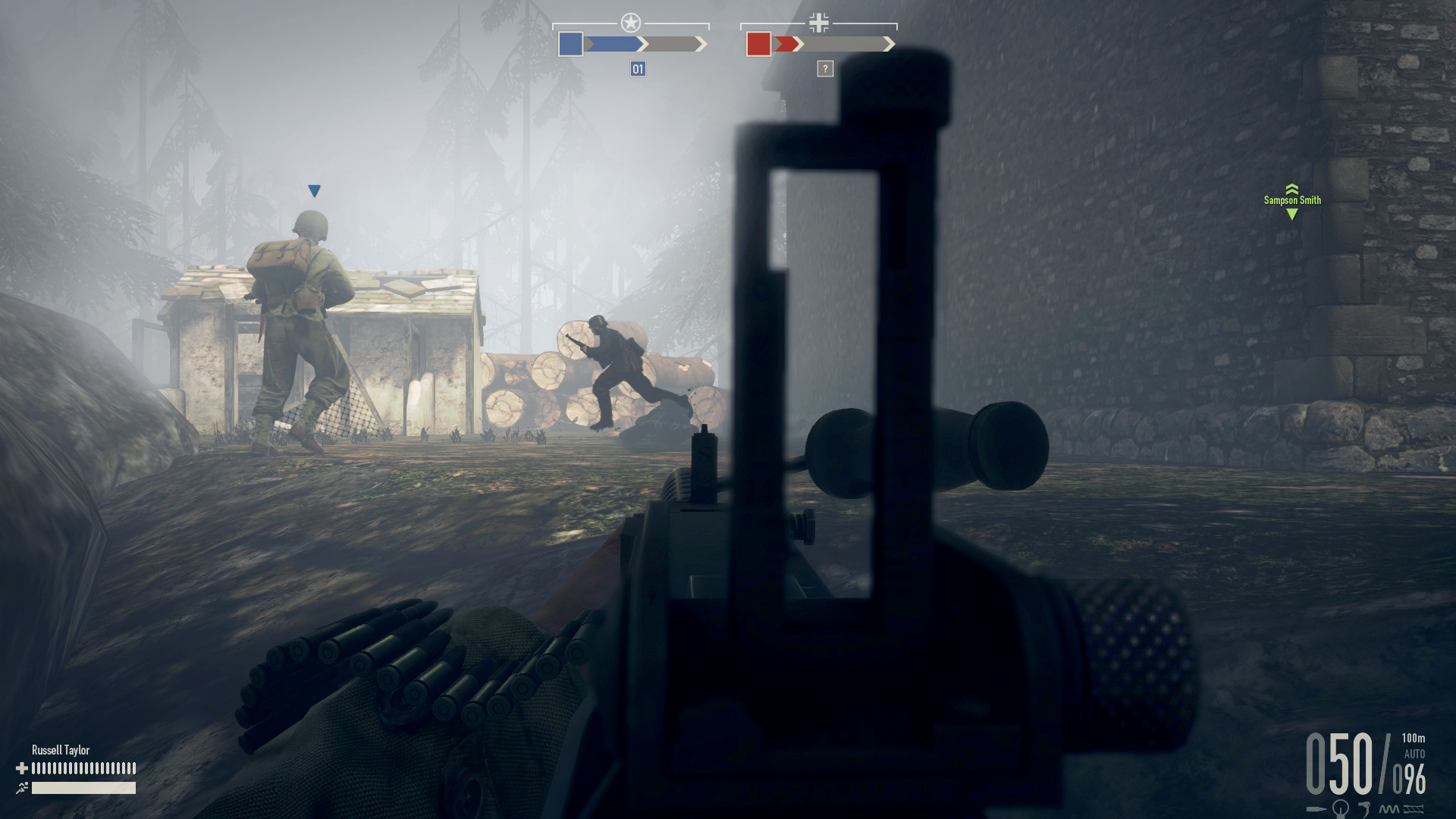Select the pistol sidearm icon
1456x819 pixels.
1366,808
